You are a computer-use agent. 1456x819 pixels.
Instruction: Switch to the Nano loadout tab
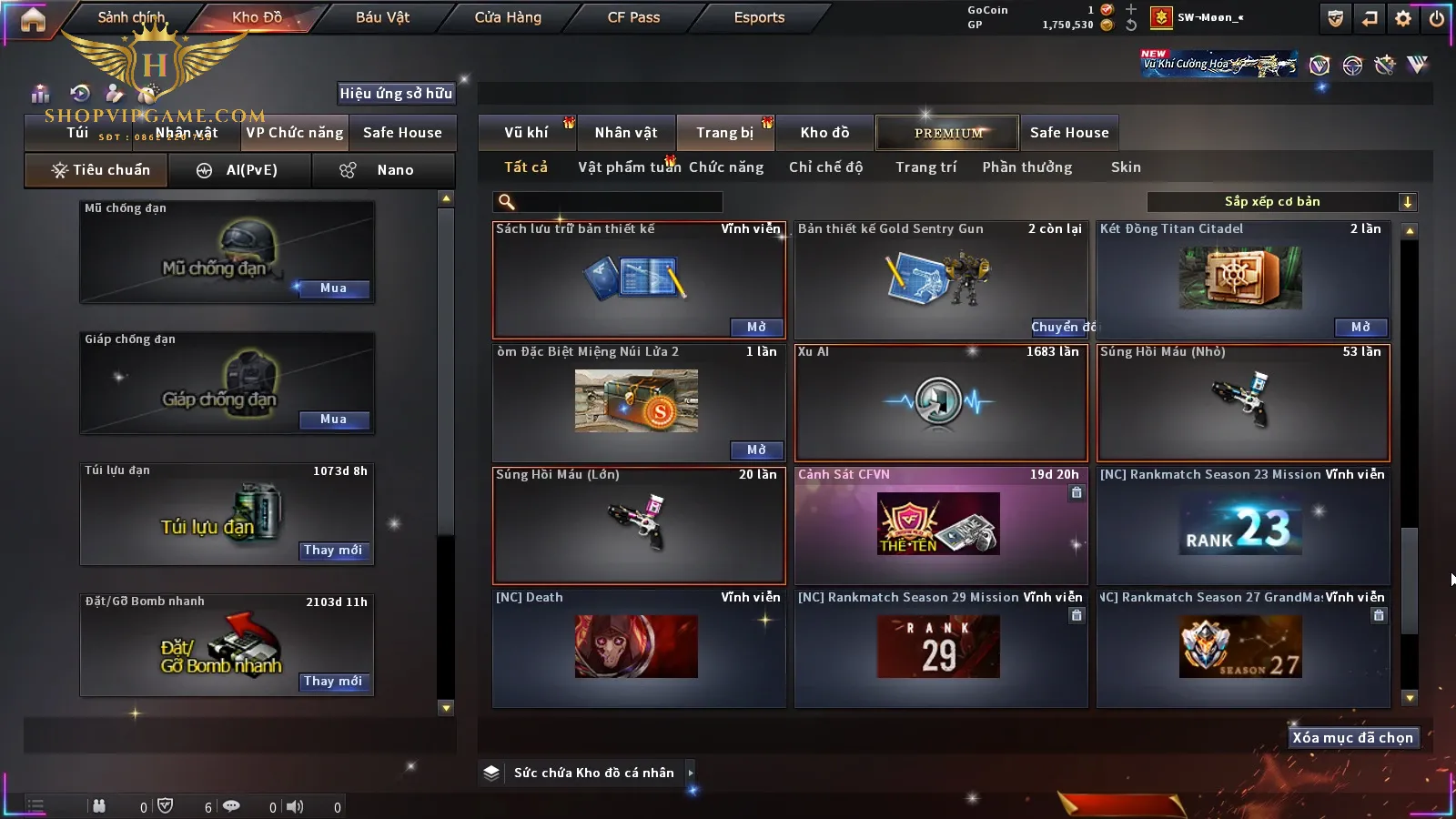[383, 170]
